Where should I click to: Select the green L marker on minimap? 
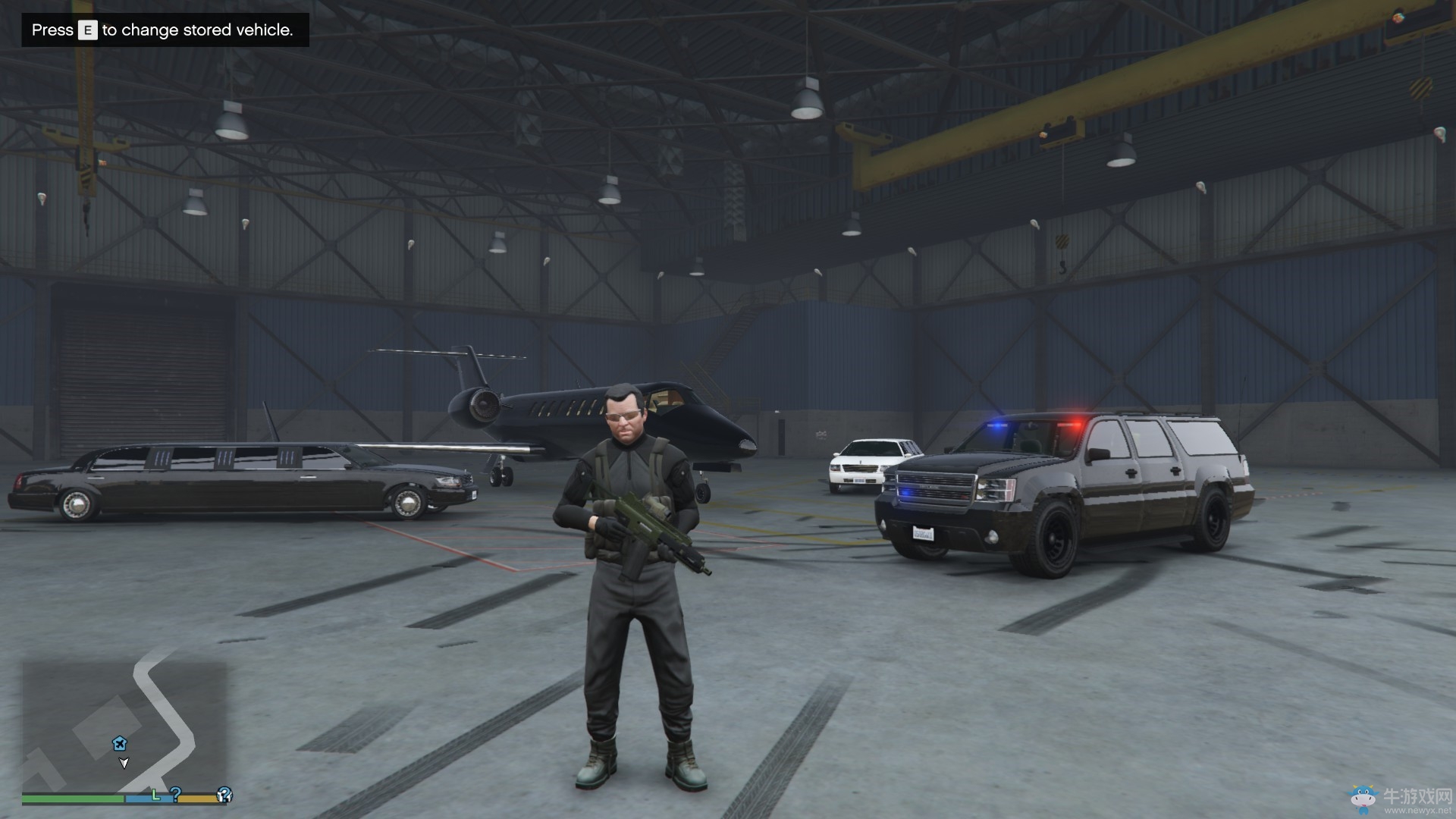(155, 795)
